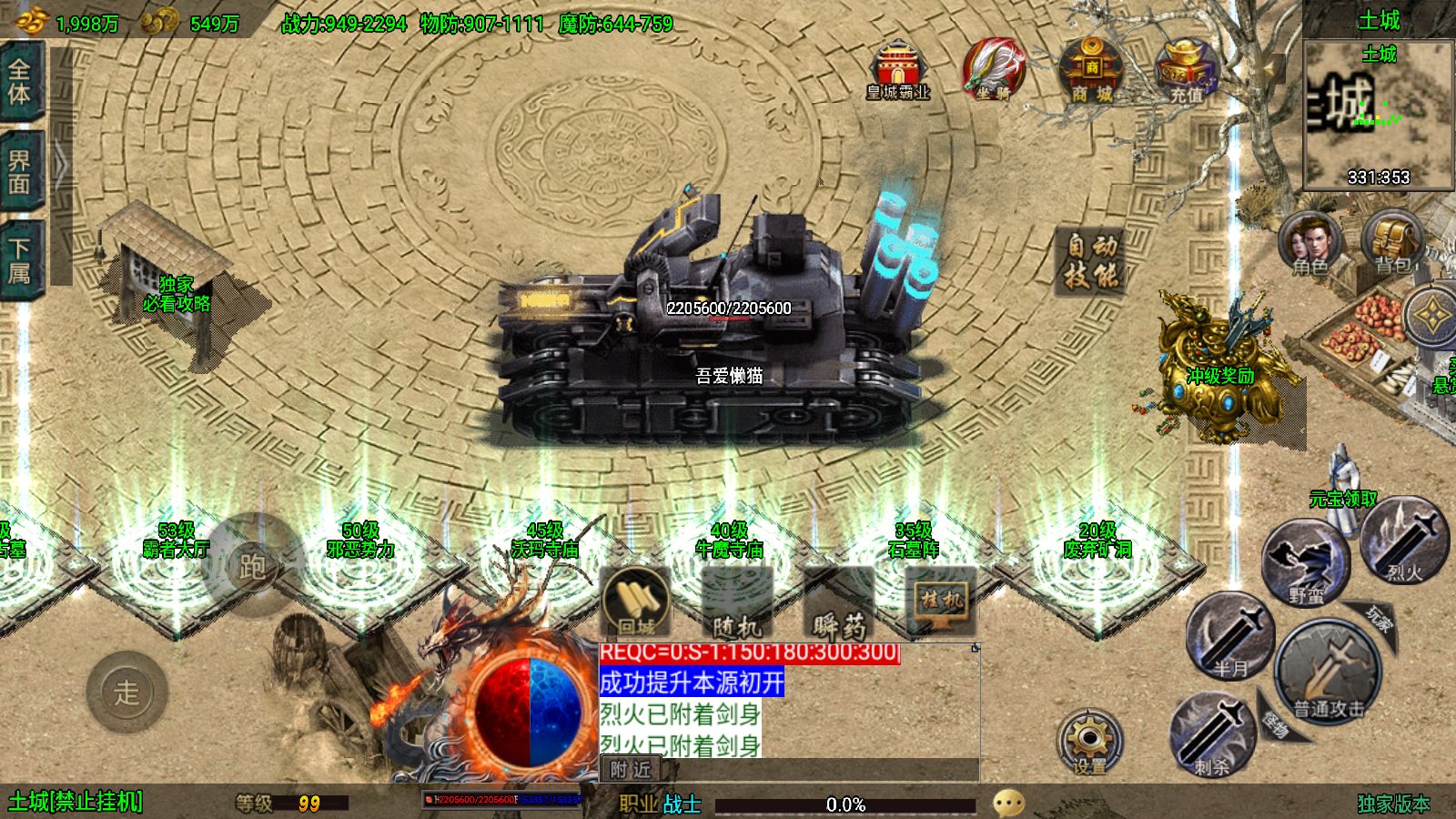1456x819 pixels.
Task: Use the 瞬药 instant potion button
Action: (x=839, y=602)
